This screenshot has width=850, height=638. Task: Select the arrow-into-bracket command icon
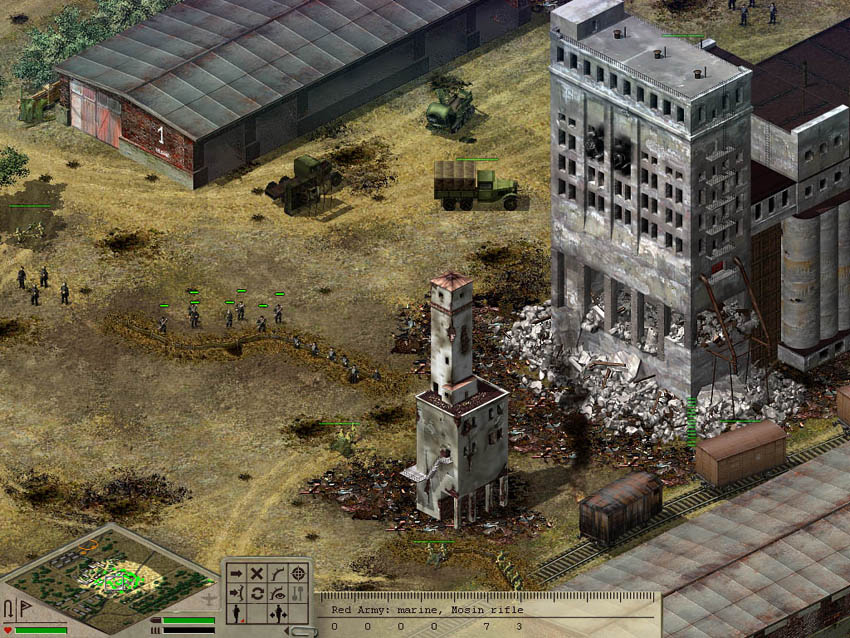pos(237,594)
